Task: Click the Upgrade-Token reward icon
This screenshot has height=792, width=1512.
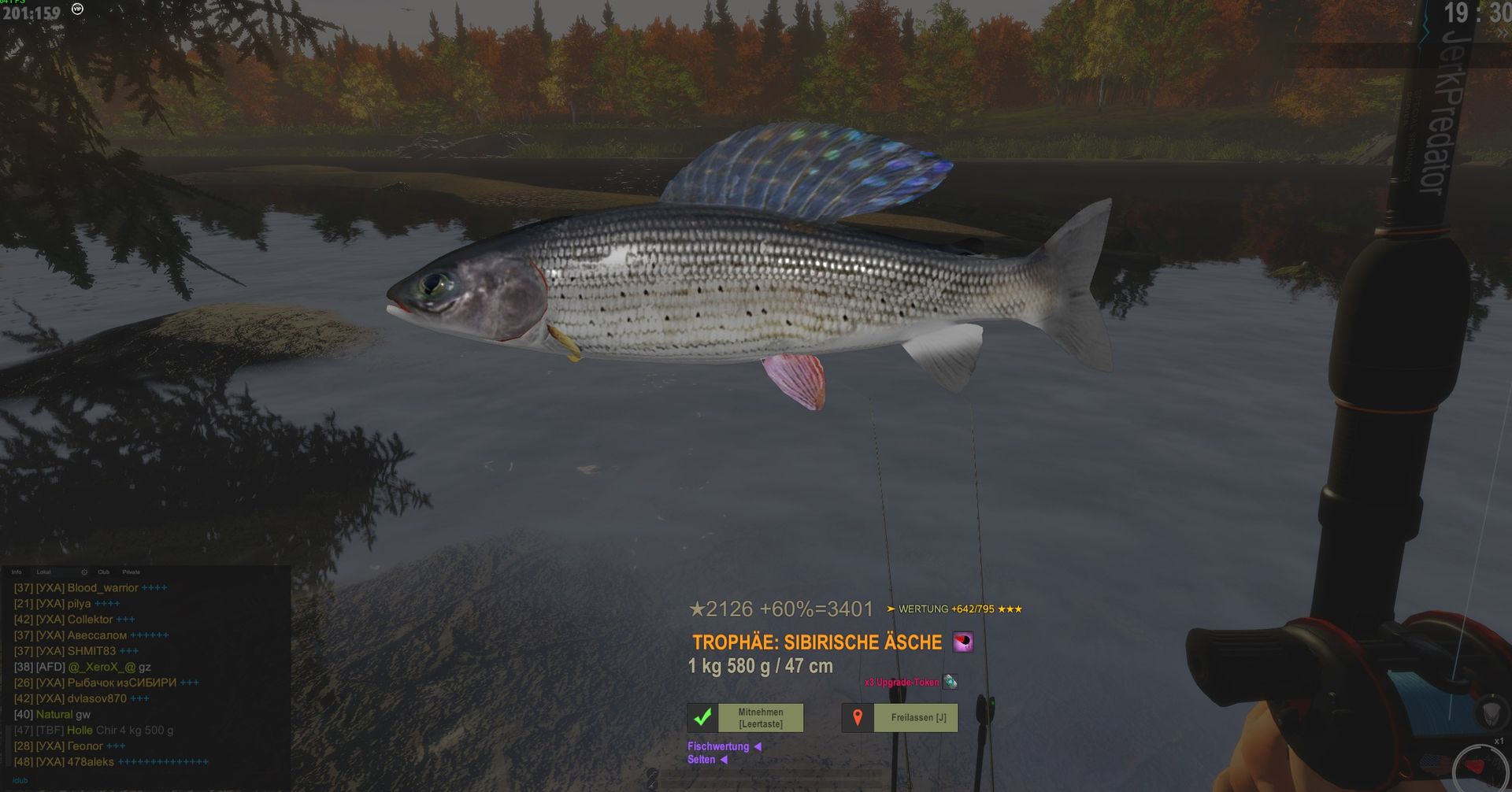Action: click(951, 682)
